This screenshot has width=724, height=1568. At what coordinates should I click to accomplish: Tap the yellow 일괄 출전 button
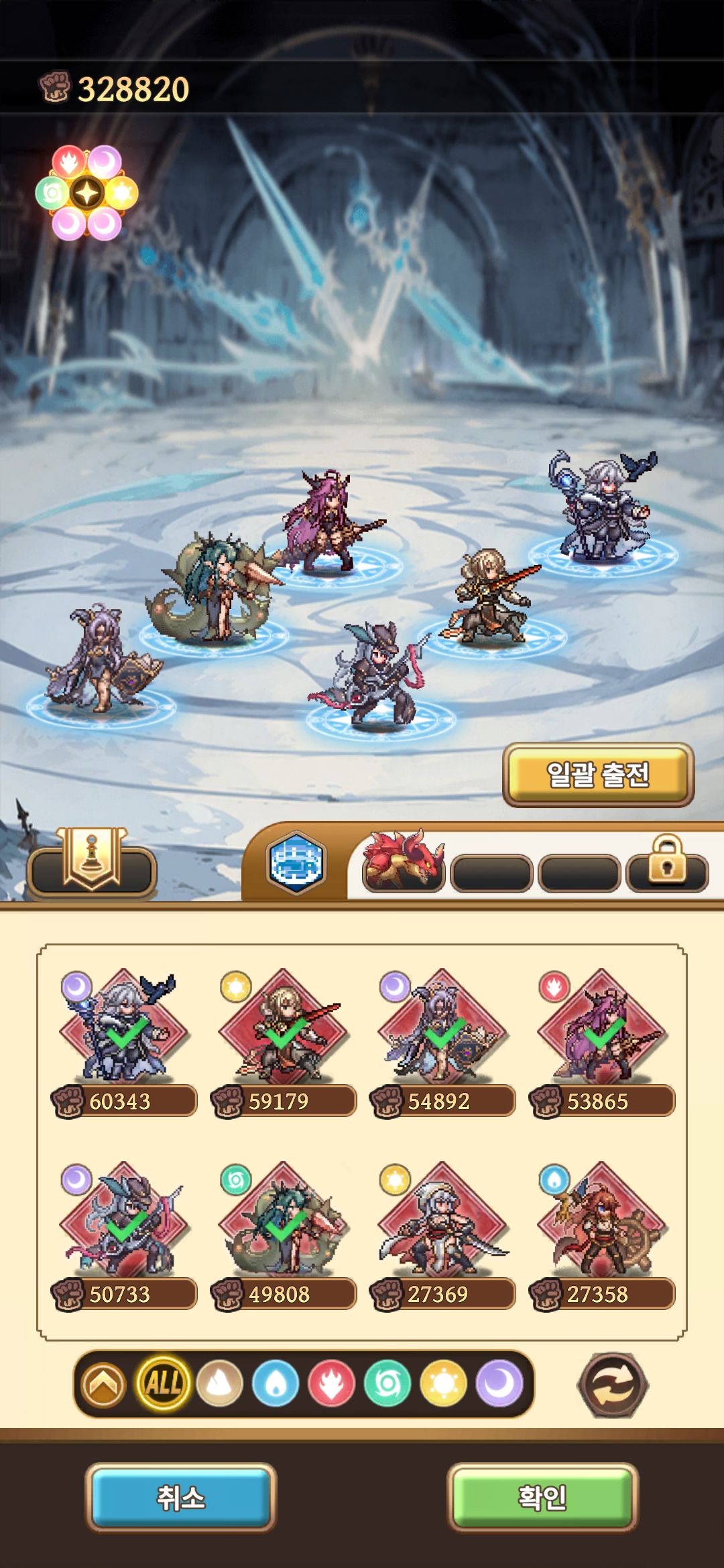click(x=598, y=775)
